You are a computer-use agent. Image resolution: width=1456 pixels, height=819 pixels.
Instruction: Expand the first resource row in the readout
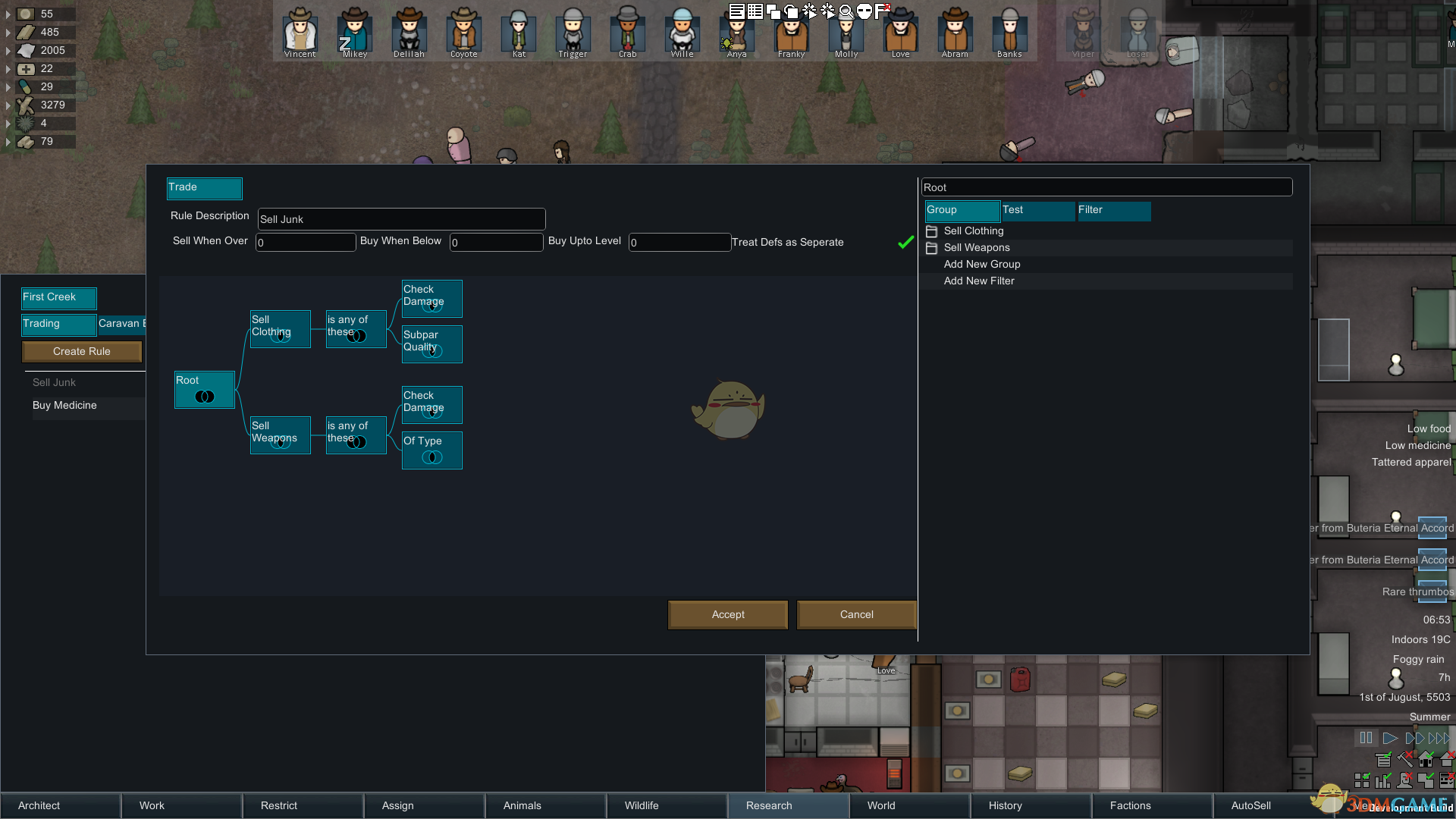[x=8, y=14]
